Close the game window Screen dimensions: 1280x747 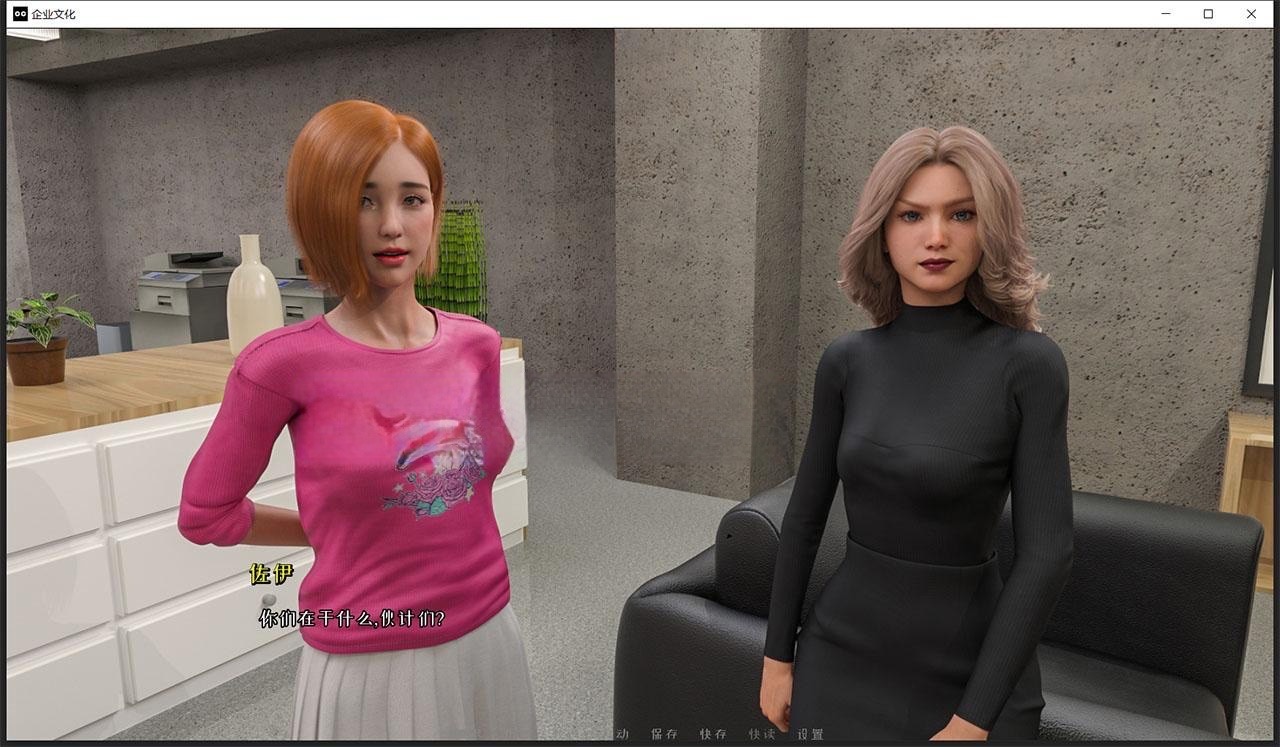pos(1251,14)
